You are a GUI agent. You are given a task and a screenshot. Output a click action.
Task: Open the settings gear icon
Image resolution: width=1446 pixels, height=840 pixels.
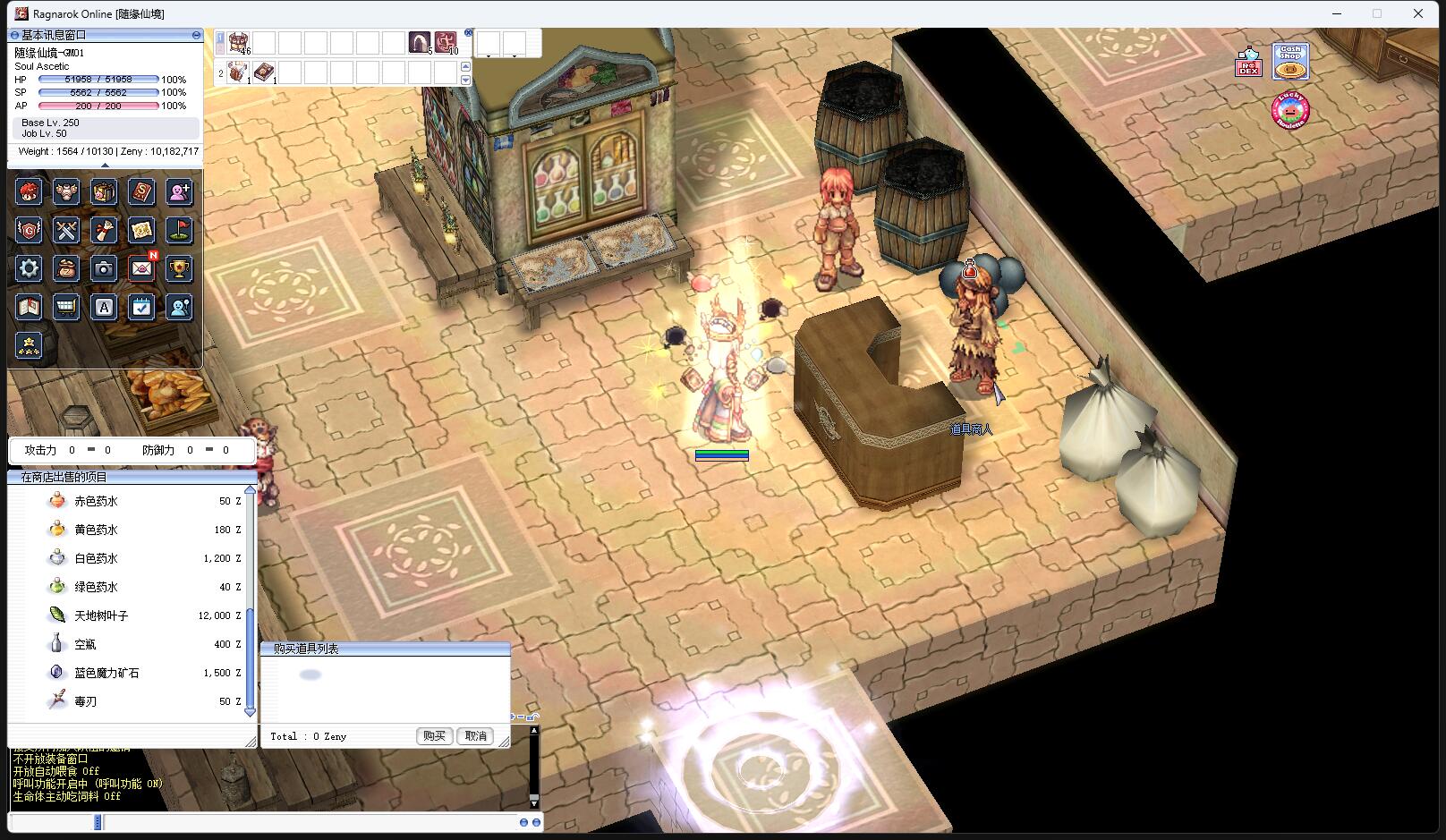pos(29,268)
